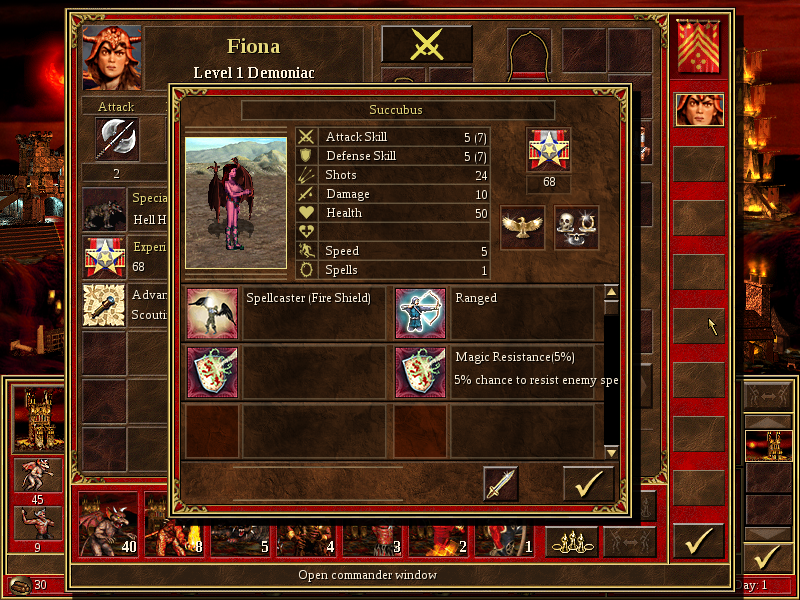Click the Succubus creature portrait
The height and width of the screenshot is (600, 800).
click(236, 203)
